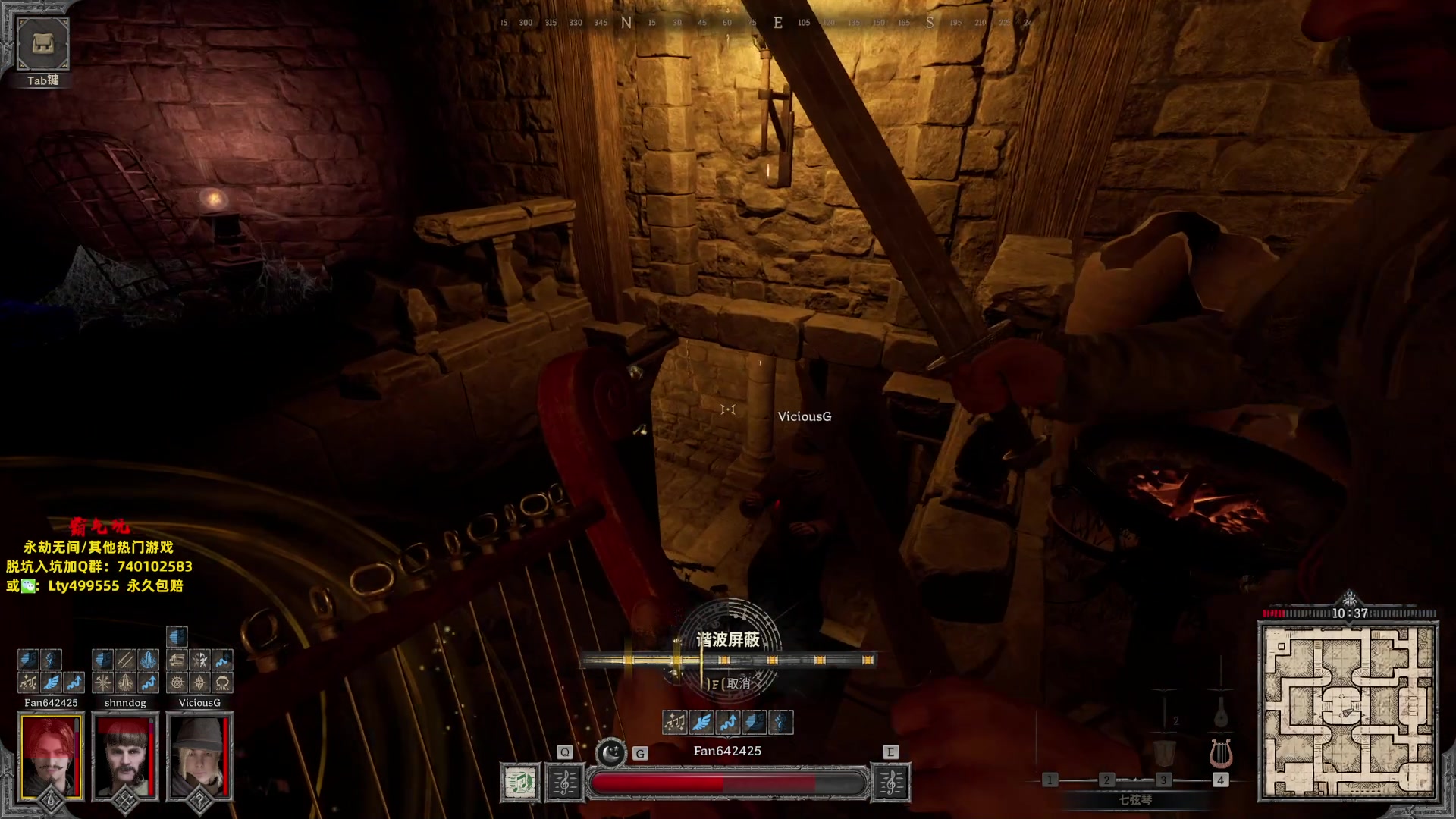1456x819 pixels.
Task: Click the bard class emblem under Fan642425
Action: click(51, 801)
